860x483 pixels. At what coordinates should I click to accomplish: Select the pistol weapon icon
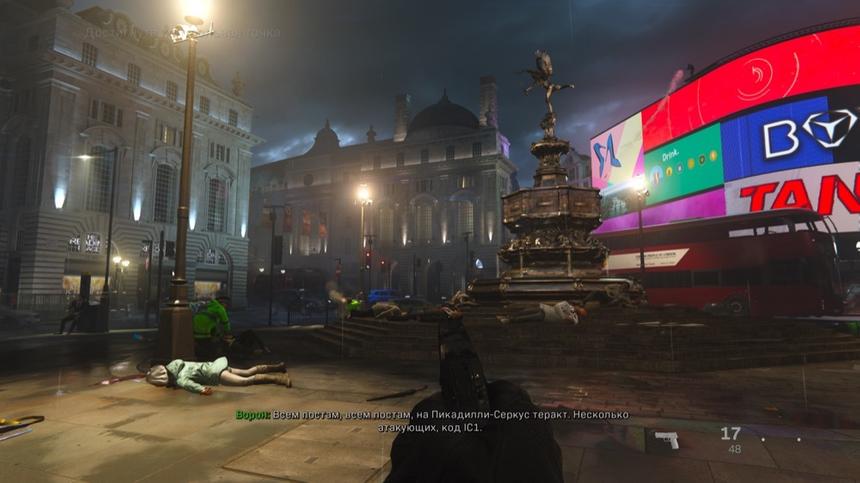pos(666,439)
